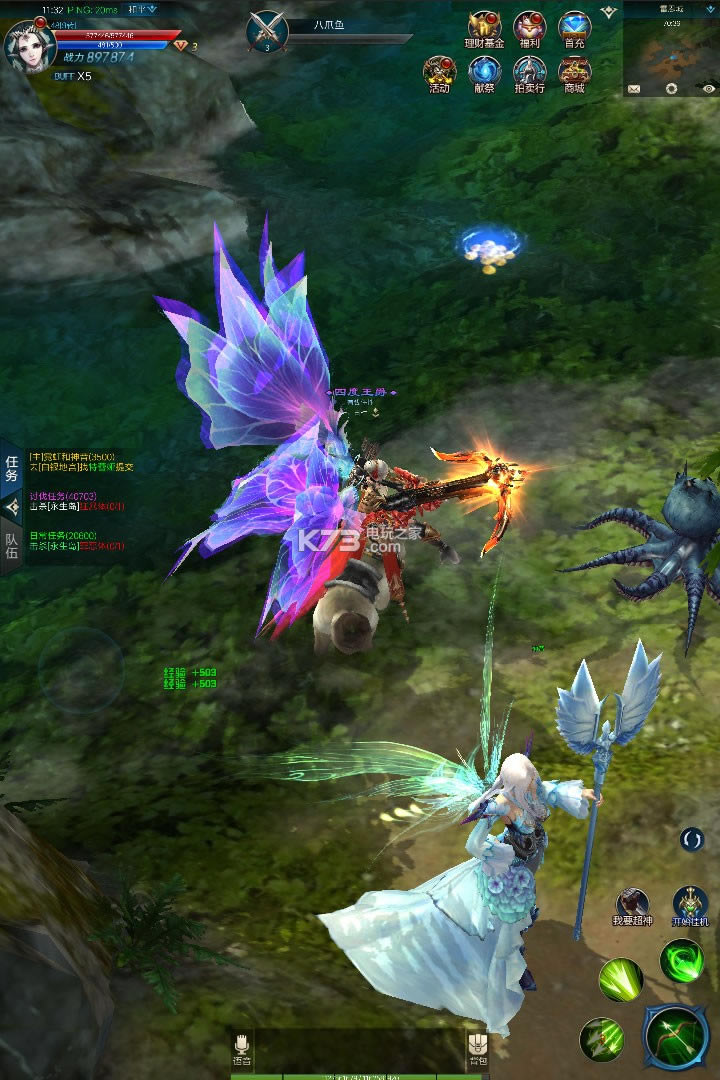Screen dimensions: 720x1080
Task: Open the 福利 welfare rewards
Action: click(530, 29)
